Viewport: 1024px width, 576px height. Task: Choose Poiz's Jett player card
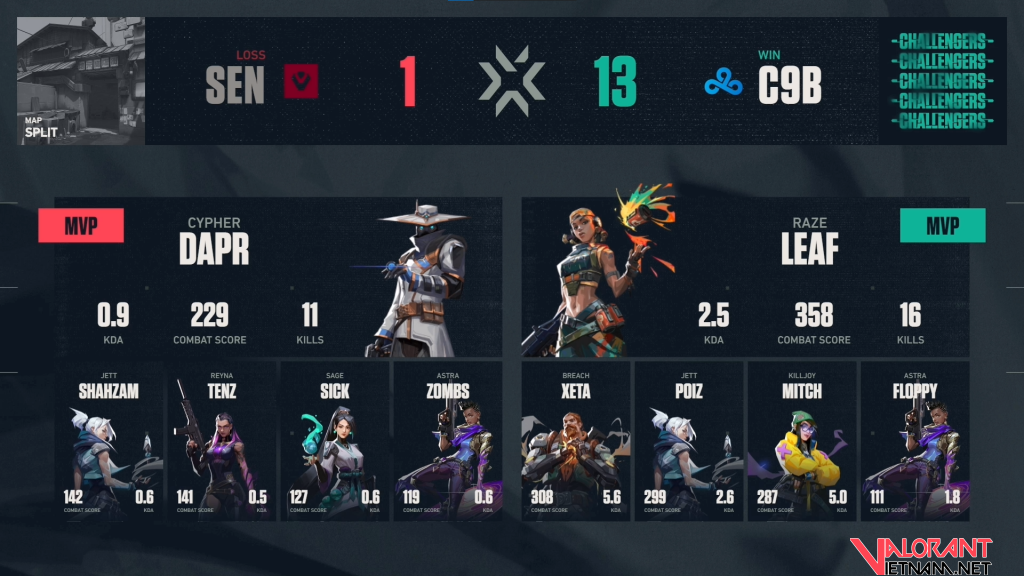(x=689, y=441)
